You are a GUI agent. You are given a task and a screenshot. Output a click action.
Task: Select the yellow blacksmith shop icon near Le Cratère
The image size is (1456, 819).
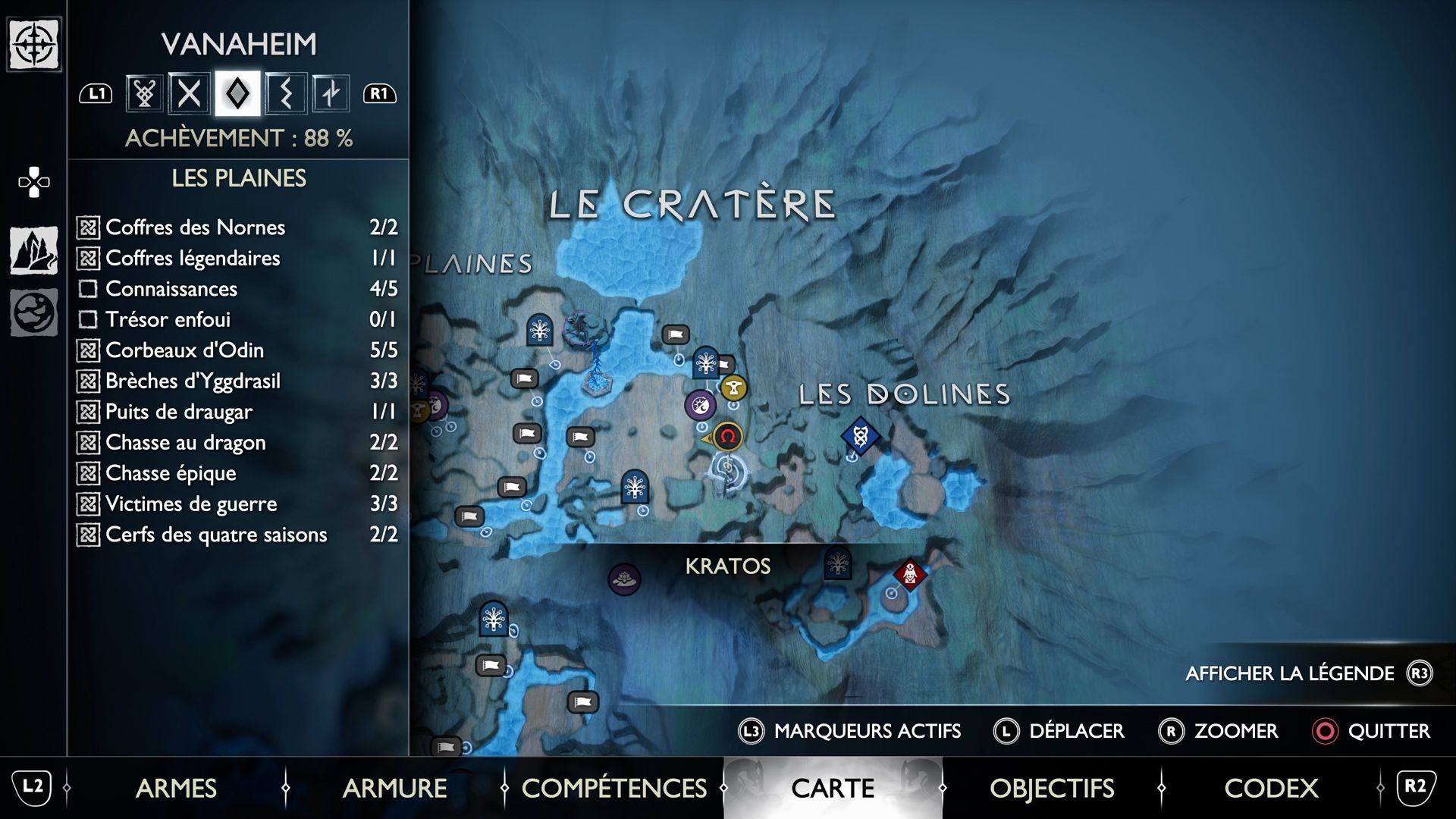[x=733, y=388]
